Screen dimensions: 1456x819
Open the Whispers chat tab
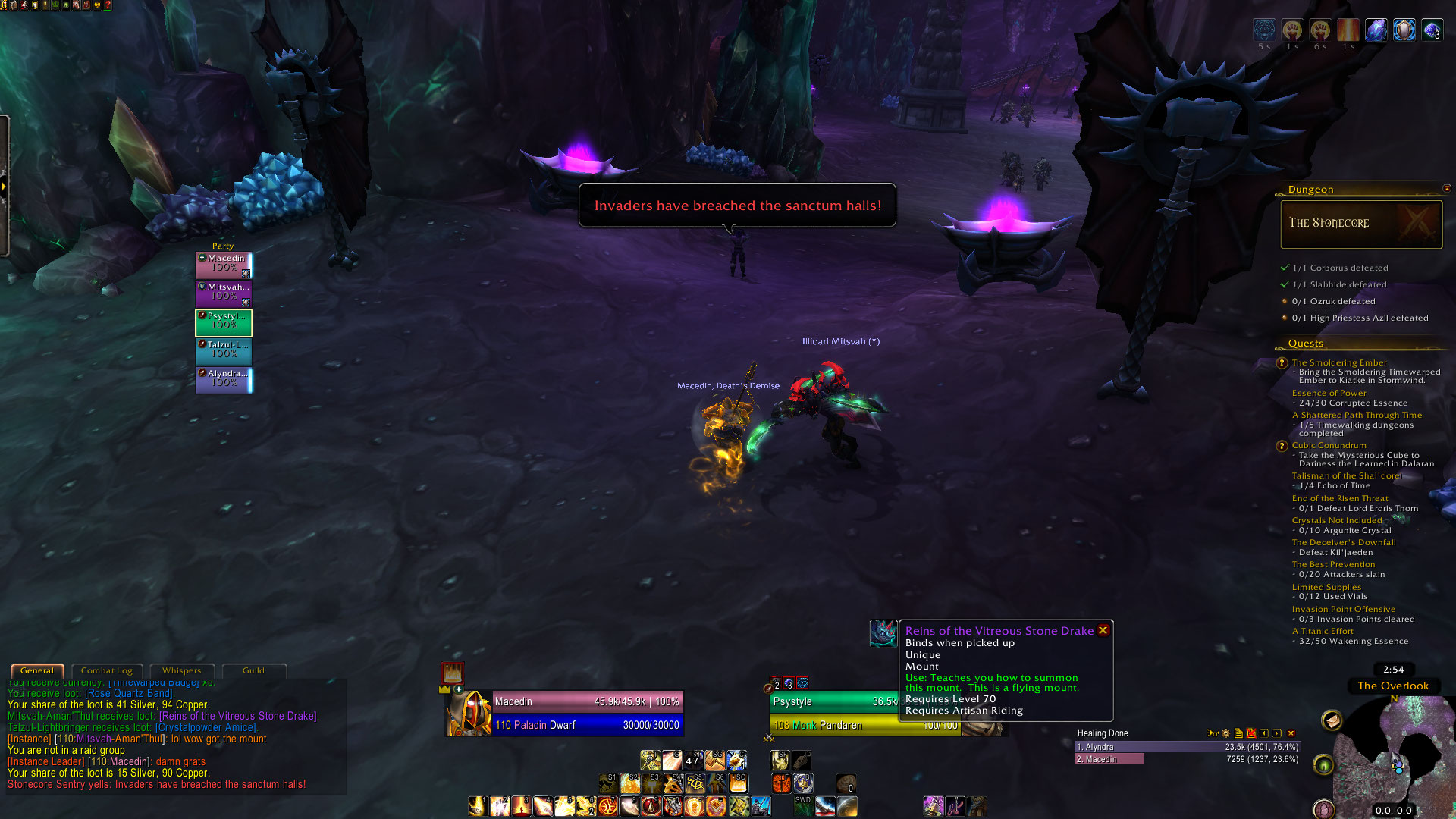tap(181, 670)
